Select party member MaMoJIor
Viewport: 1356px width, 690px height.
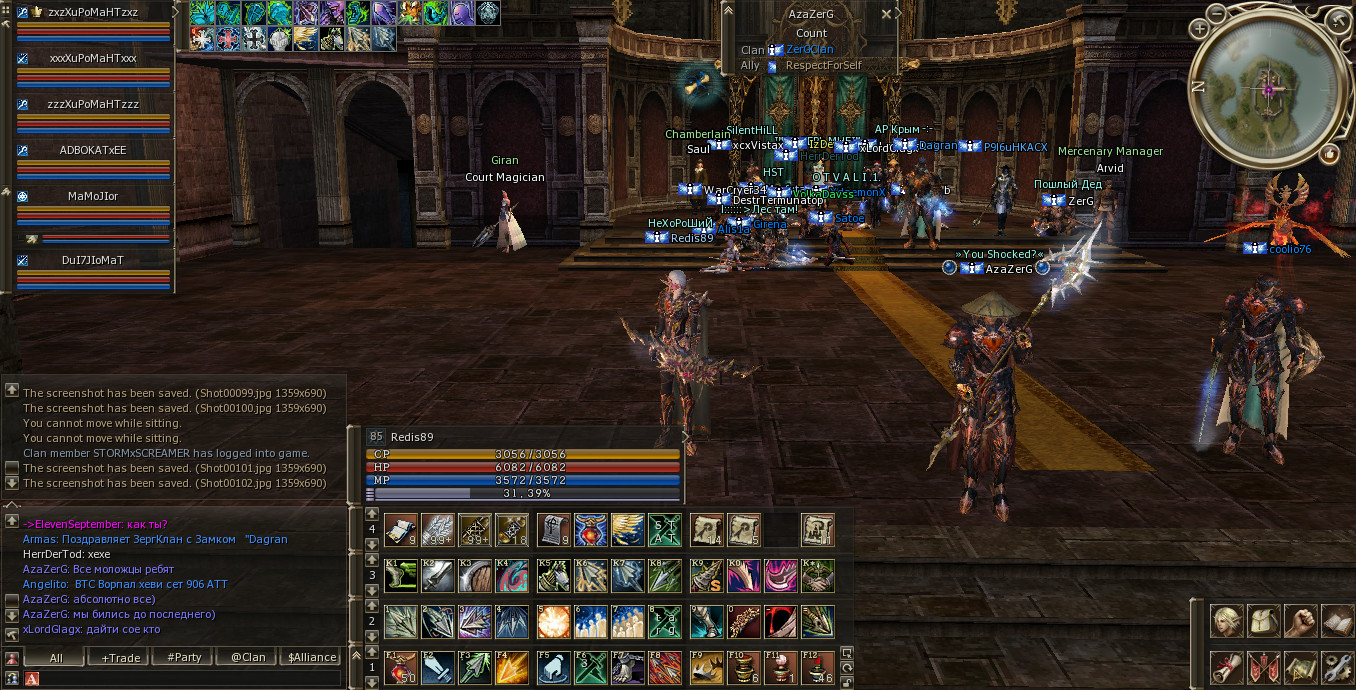click(x=93, y=196)
